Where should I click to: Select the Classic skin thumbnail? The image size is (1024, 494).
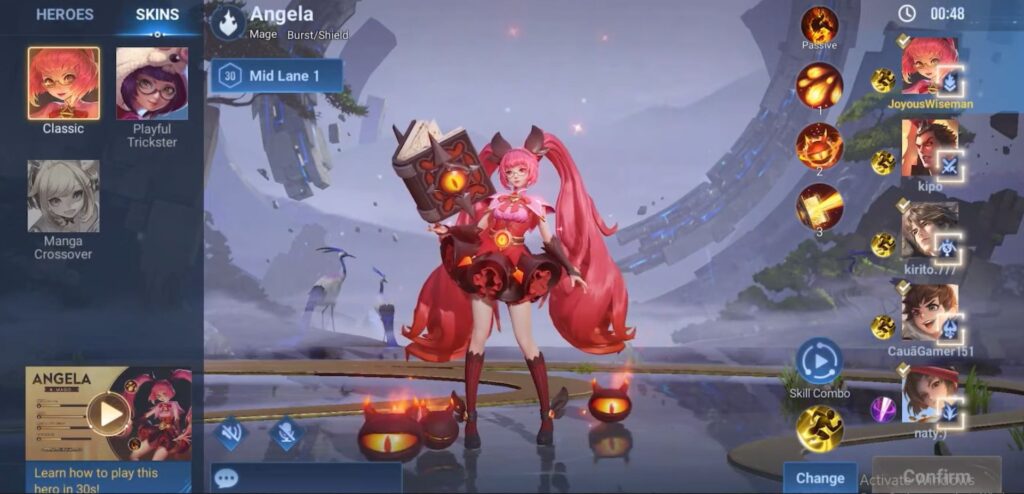click(x=63, y=84)
